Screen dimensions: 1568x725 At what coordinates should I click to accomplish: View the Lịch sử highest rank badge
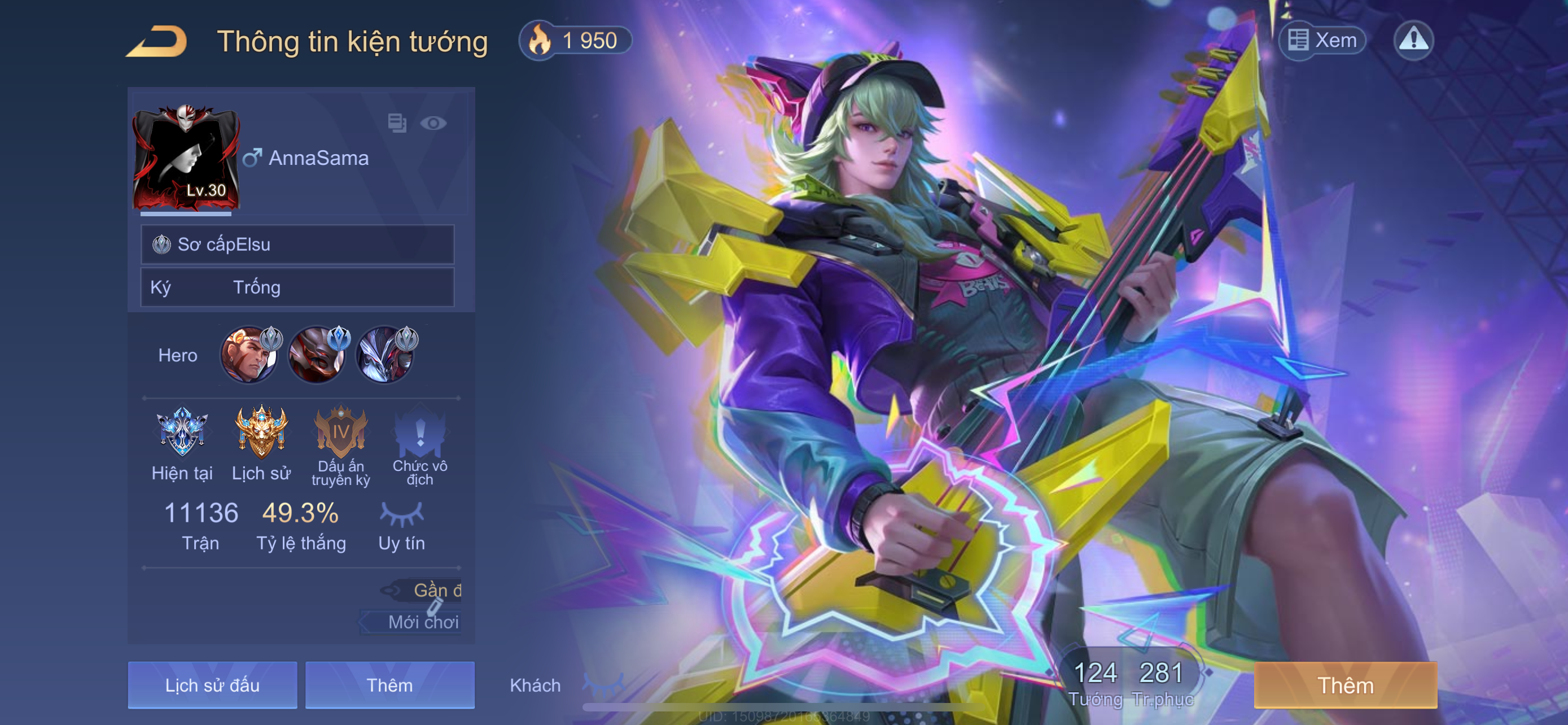(261, 432)
